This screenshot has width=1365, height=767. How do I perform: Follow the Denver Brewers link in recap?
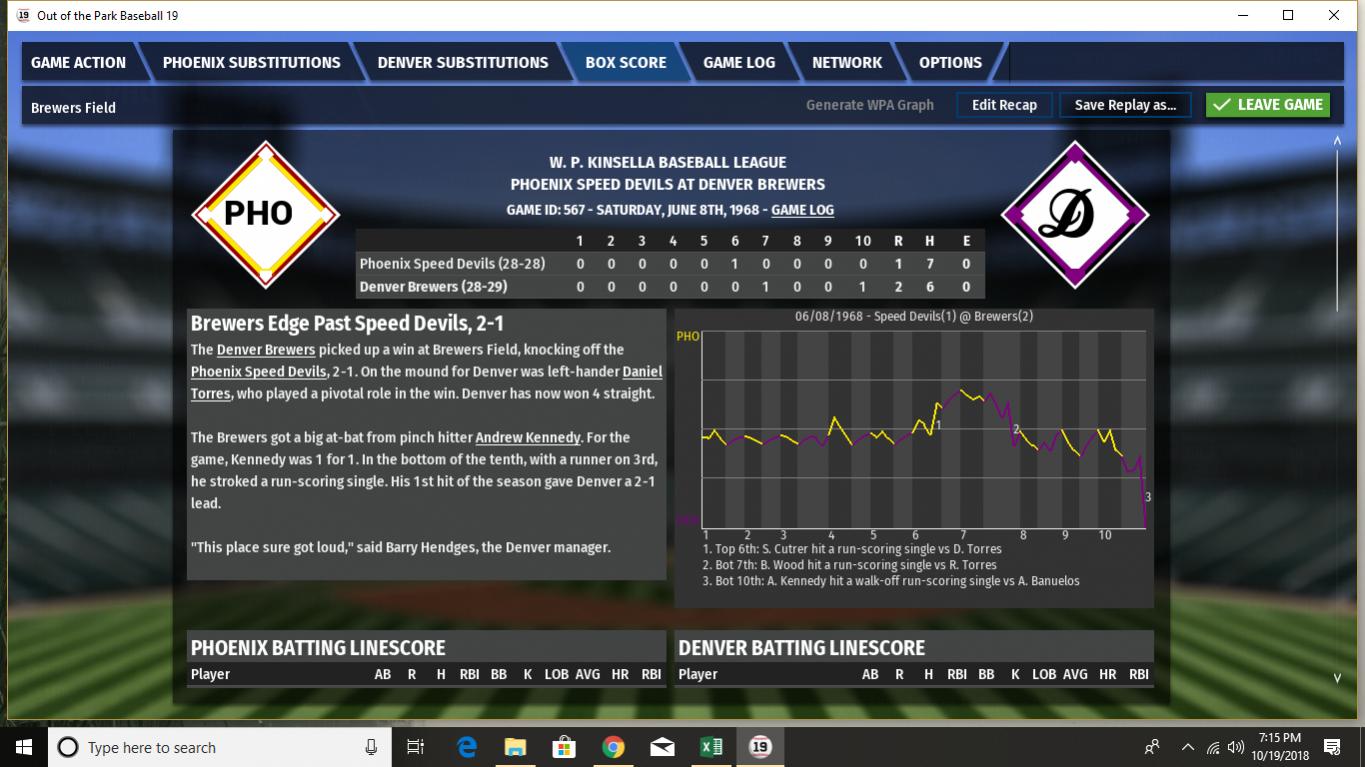click(266, 350)
